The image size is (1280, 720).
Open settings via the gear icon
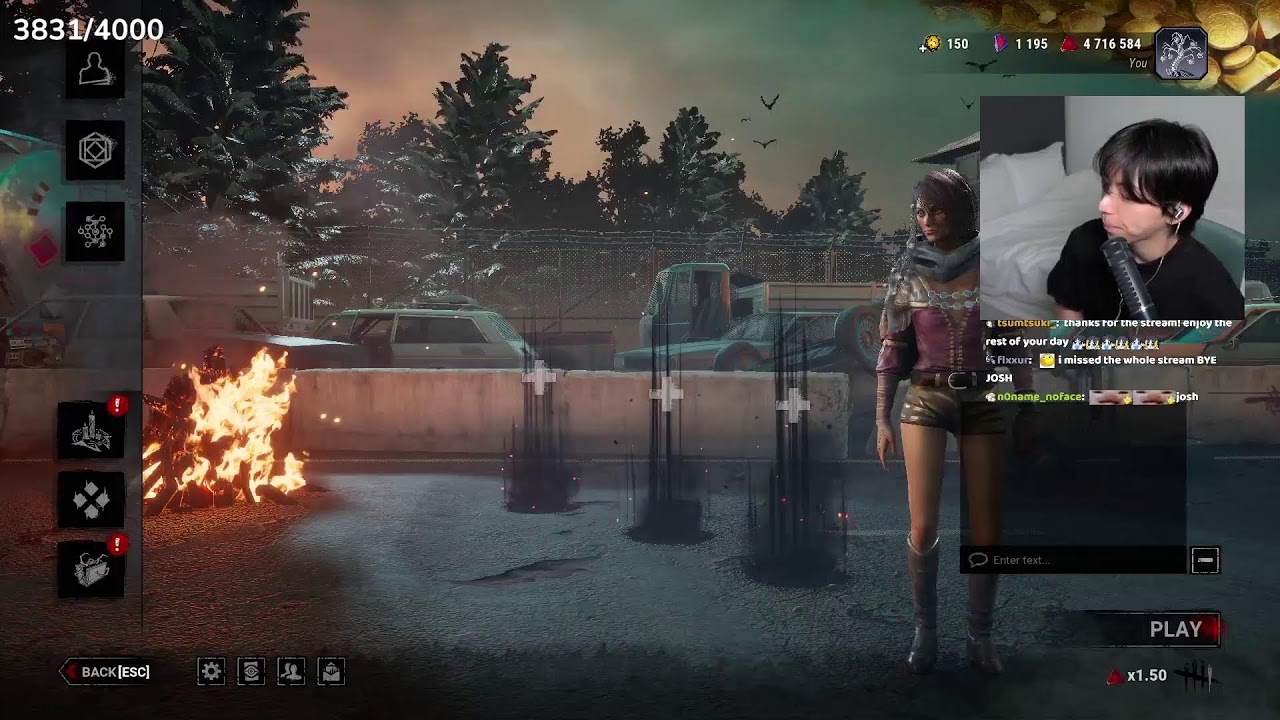pos(211,672)
